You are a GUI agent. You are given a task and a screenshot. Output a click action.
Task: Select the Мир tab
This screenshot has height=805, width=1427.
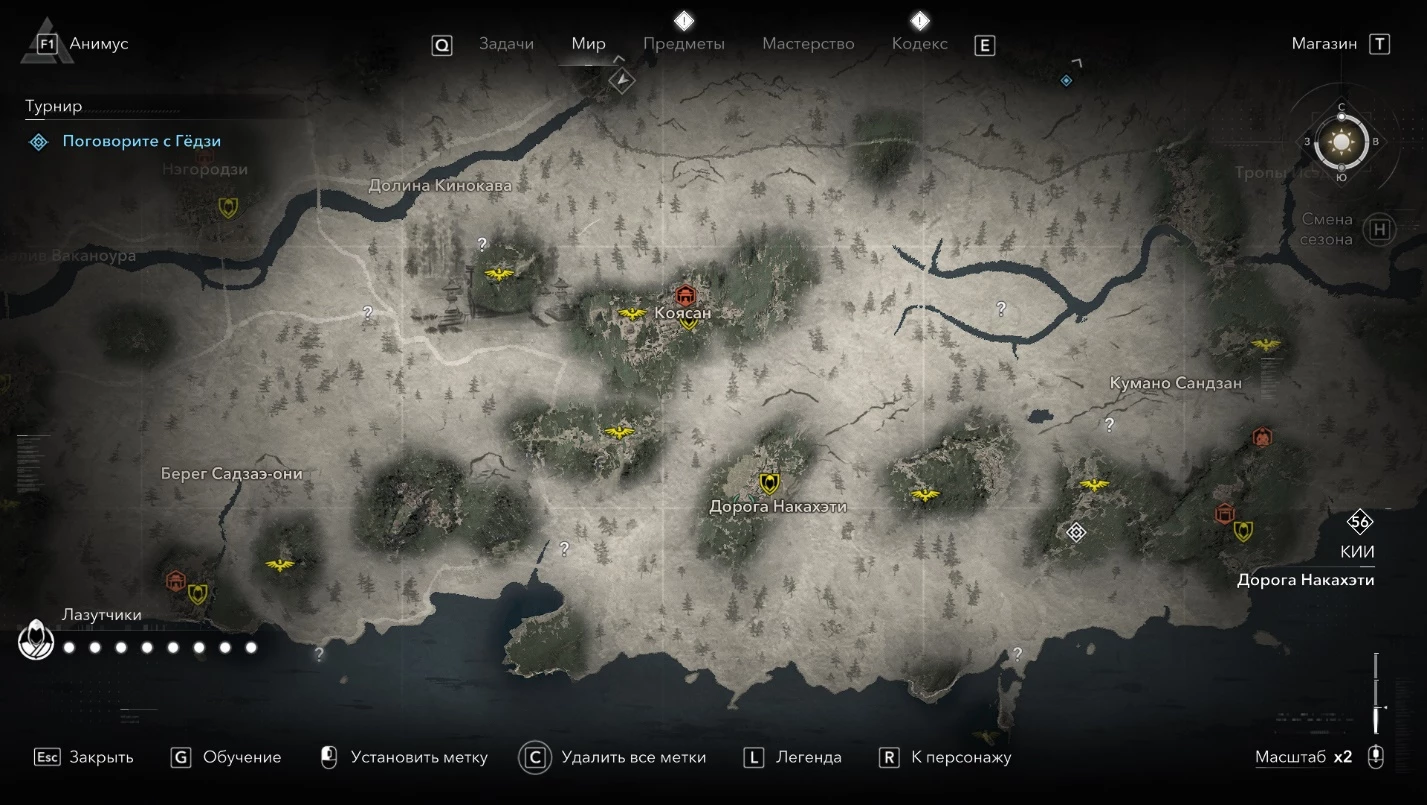[589, 44]
